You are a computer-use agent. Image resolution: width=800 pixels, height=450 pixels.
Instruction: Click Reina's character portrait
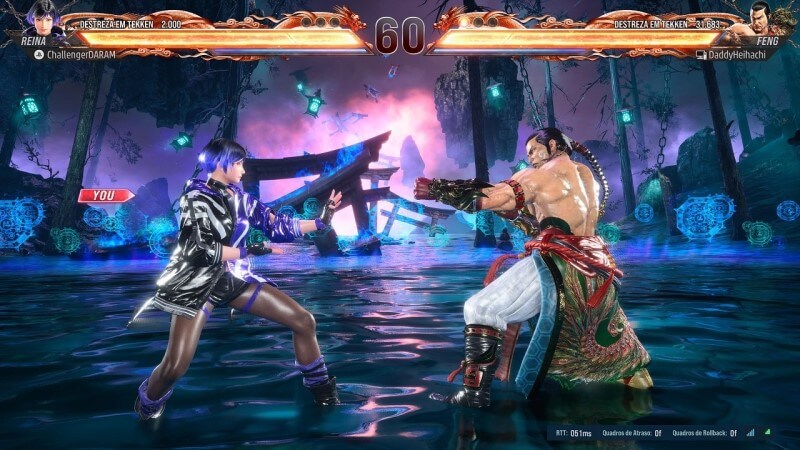(x=45, y=18)
